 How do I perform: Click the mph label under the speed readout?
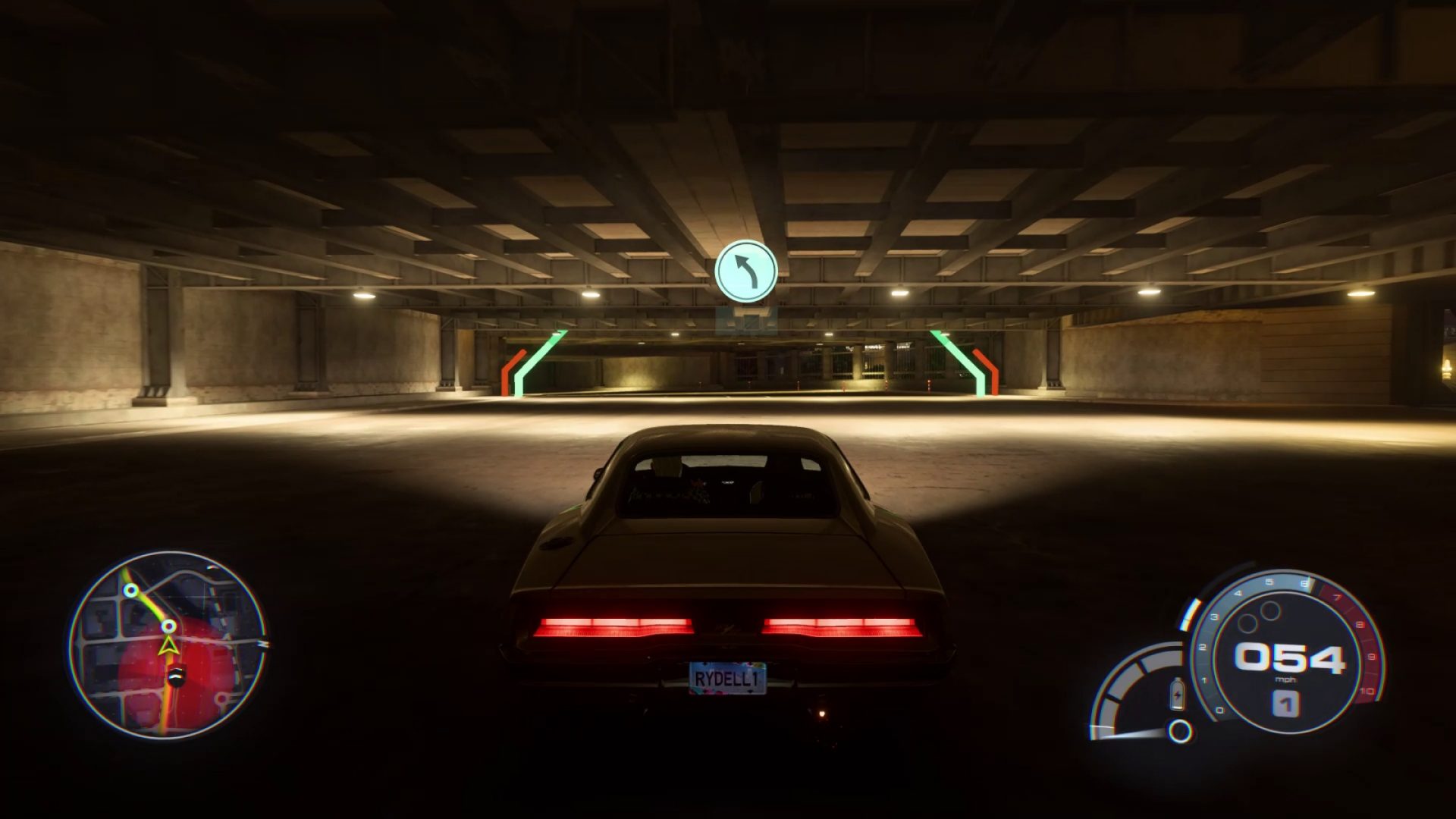tap(1285, 679)
